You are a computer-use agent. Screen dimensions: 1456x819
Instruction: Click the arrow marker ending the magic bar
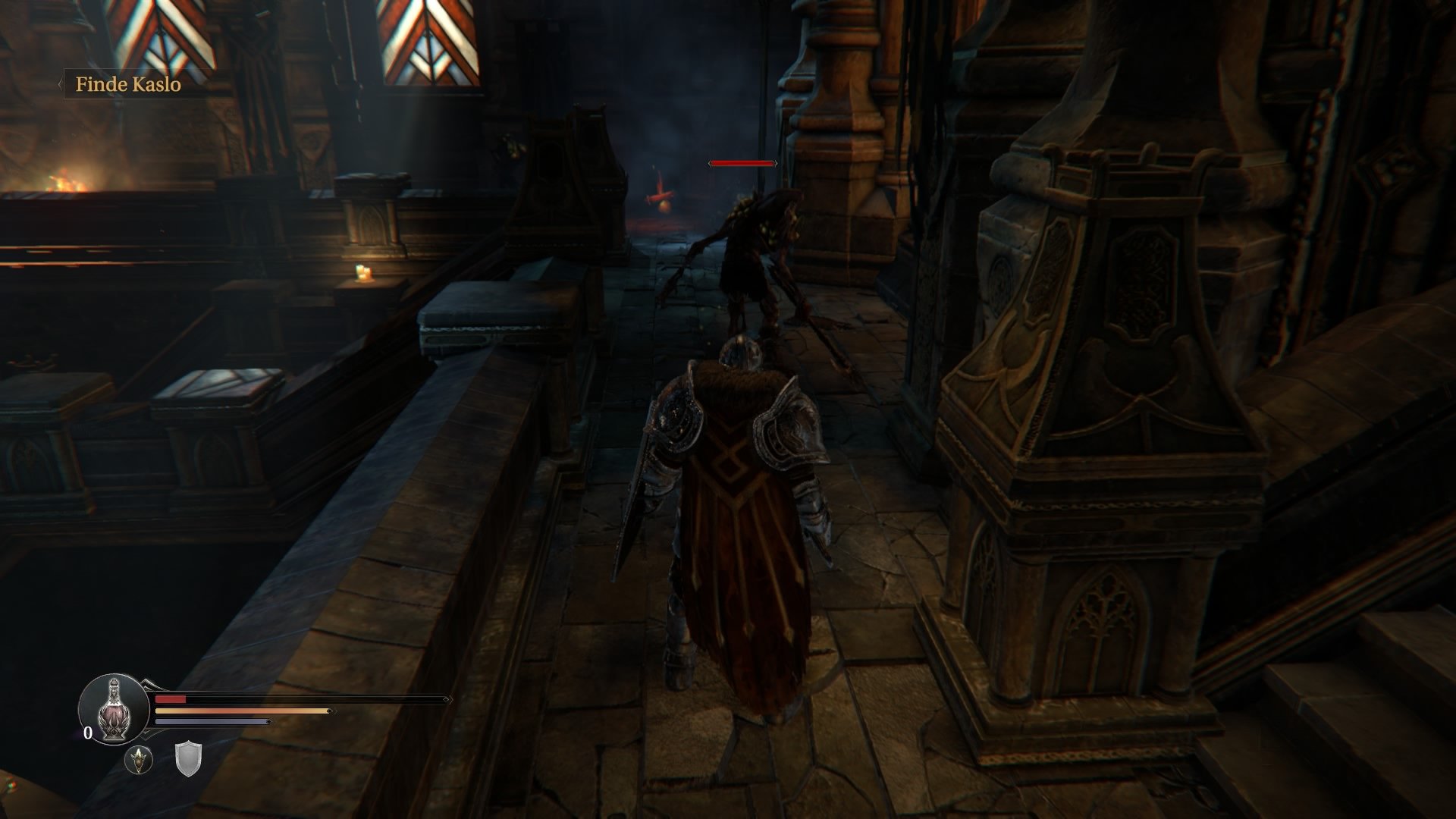(x=269, y=721)
